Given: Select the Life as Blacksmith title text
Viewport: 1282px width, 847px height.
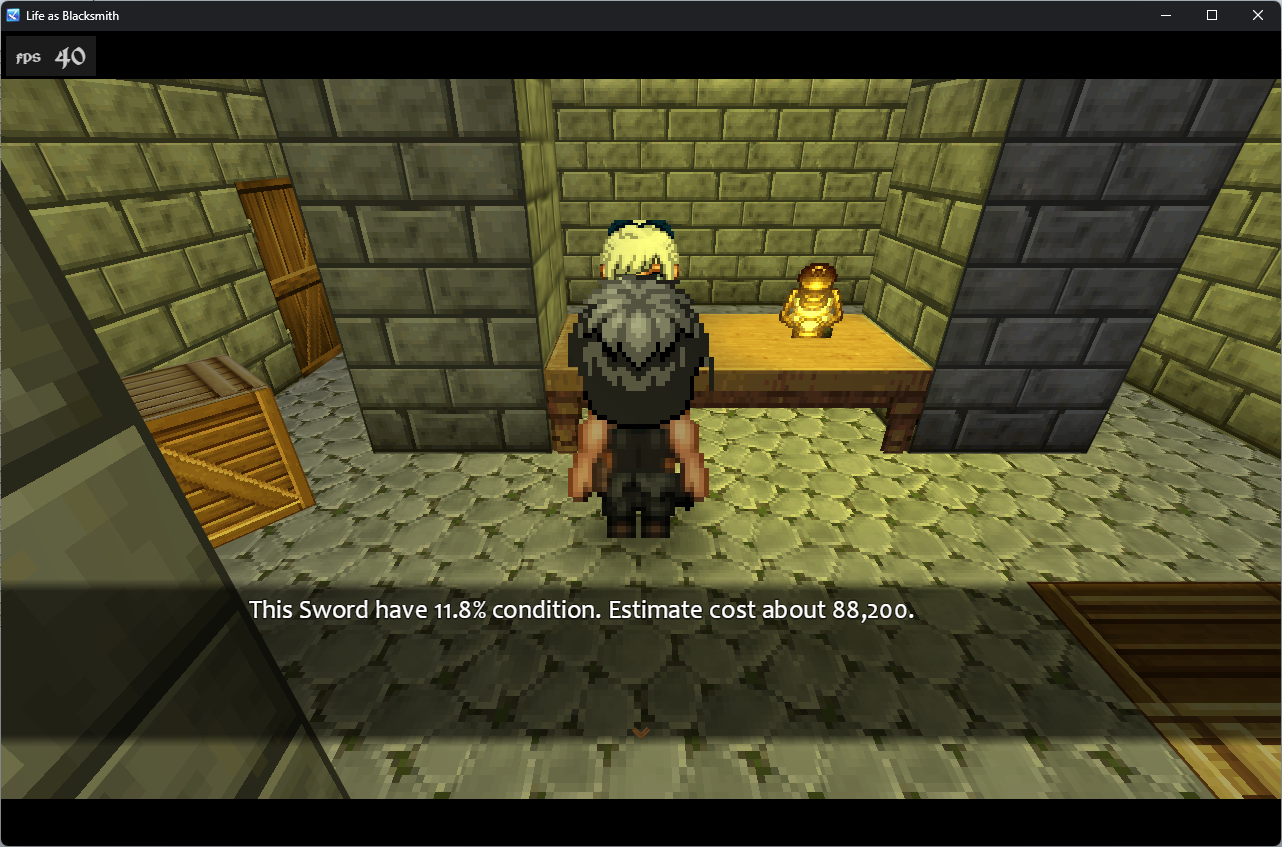Looking at the screenshot, I should (x=72, y=15).
